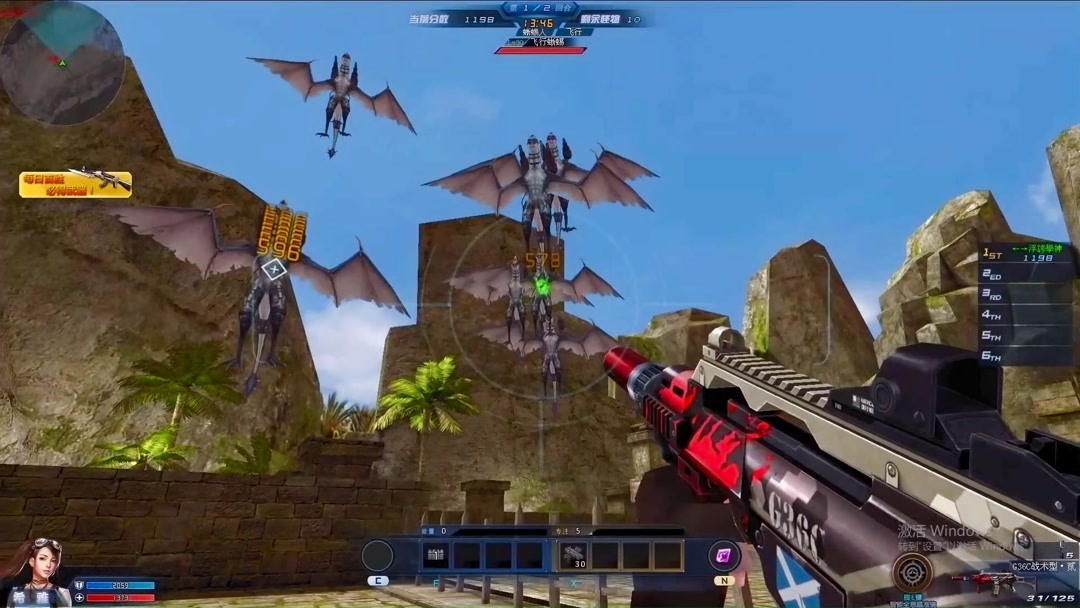This screenshot has width=1080, height=608.
Task: Open the yellow daily first-kill weapon banner
Action: tap(76, 183)
